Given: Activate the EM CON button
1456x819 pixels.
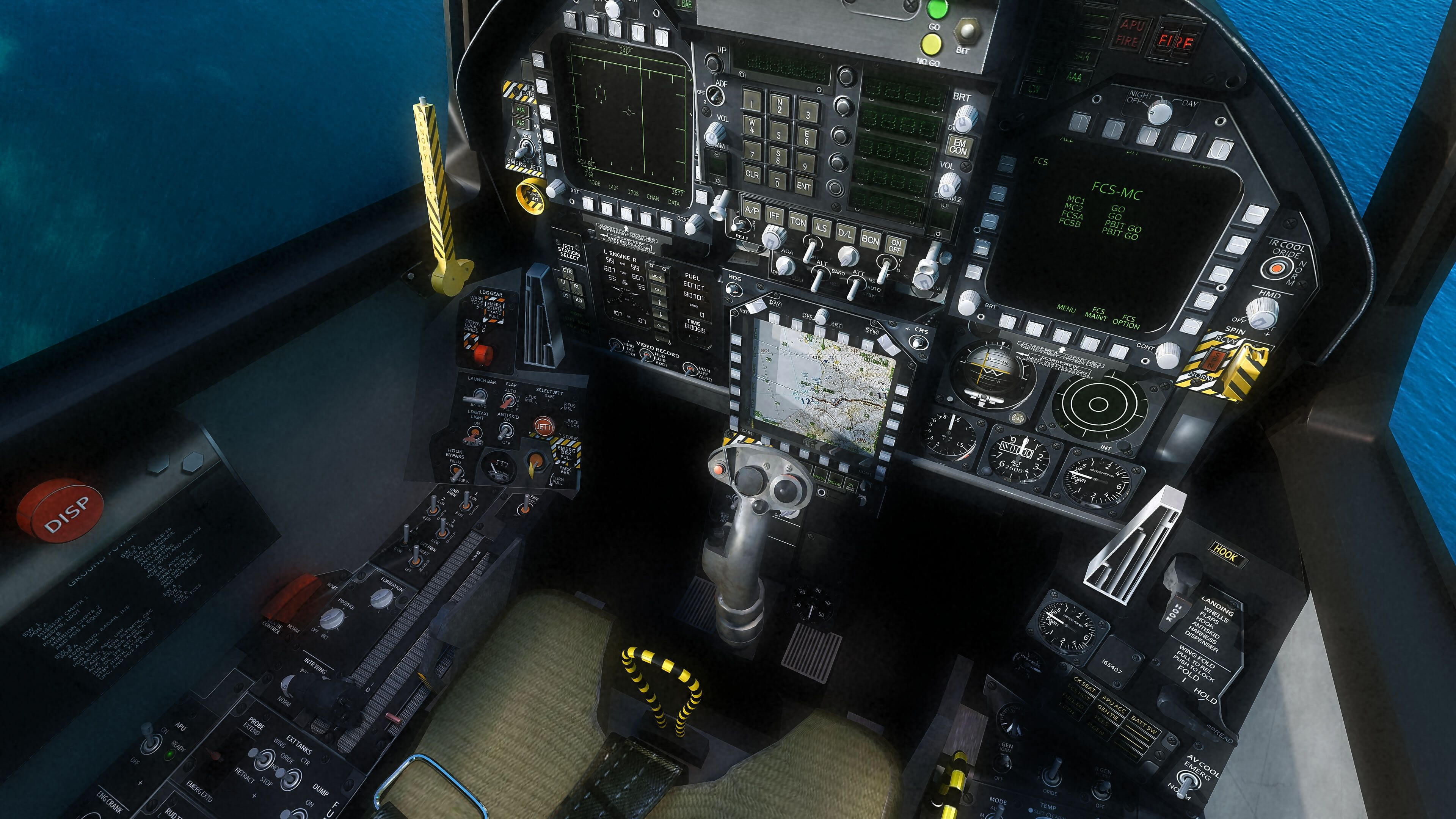Looking at the screenshot, I should tap(959, 147).
